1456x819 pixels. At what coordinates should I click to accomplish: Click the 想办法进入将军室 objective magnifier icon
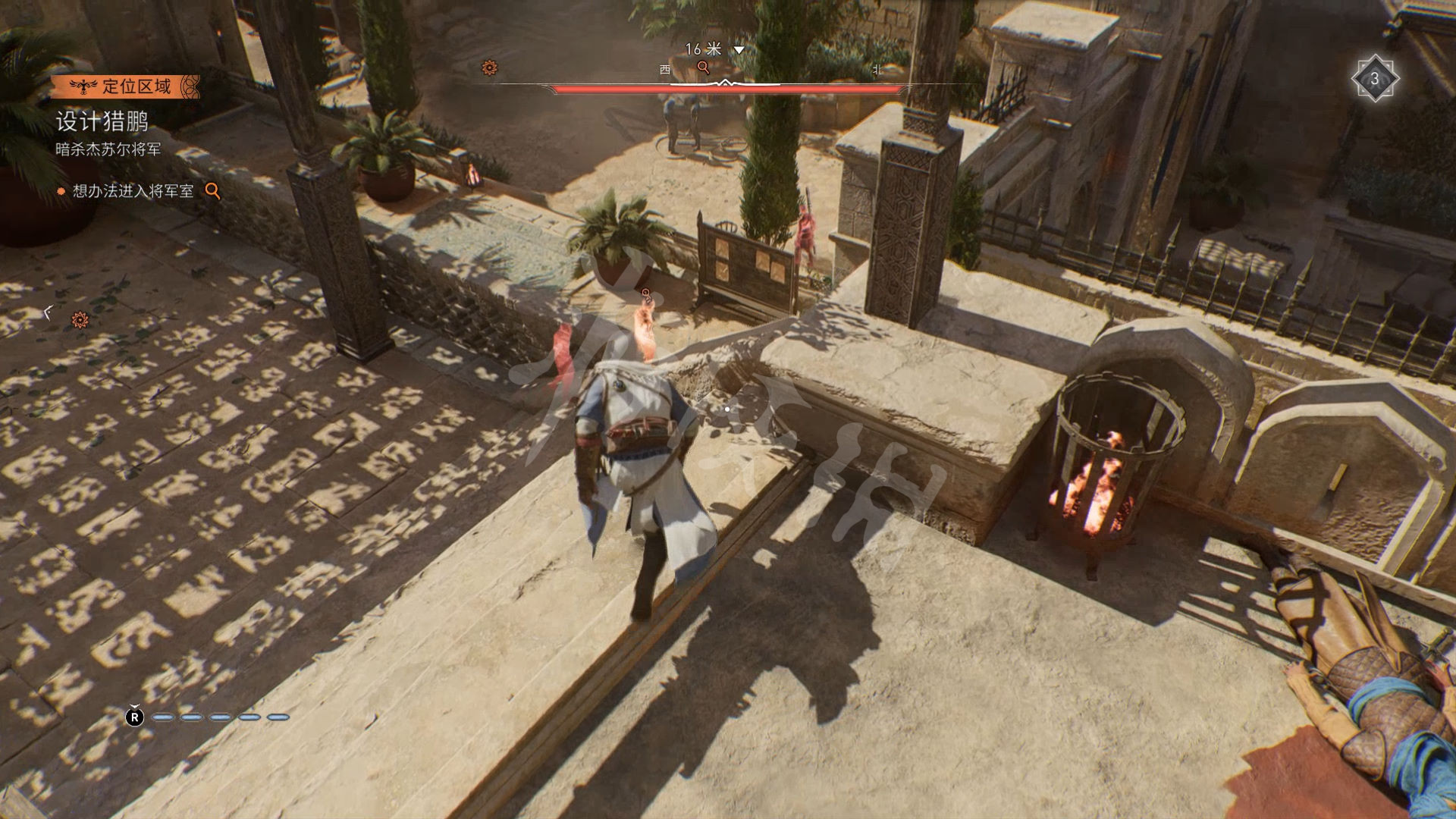(213, 191)
